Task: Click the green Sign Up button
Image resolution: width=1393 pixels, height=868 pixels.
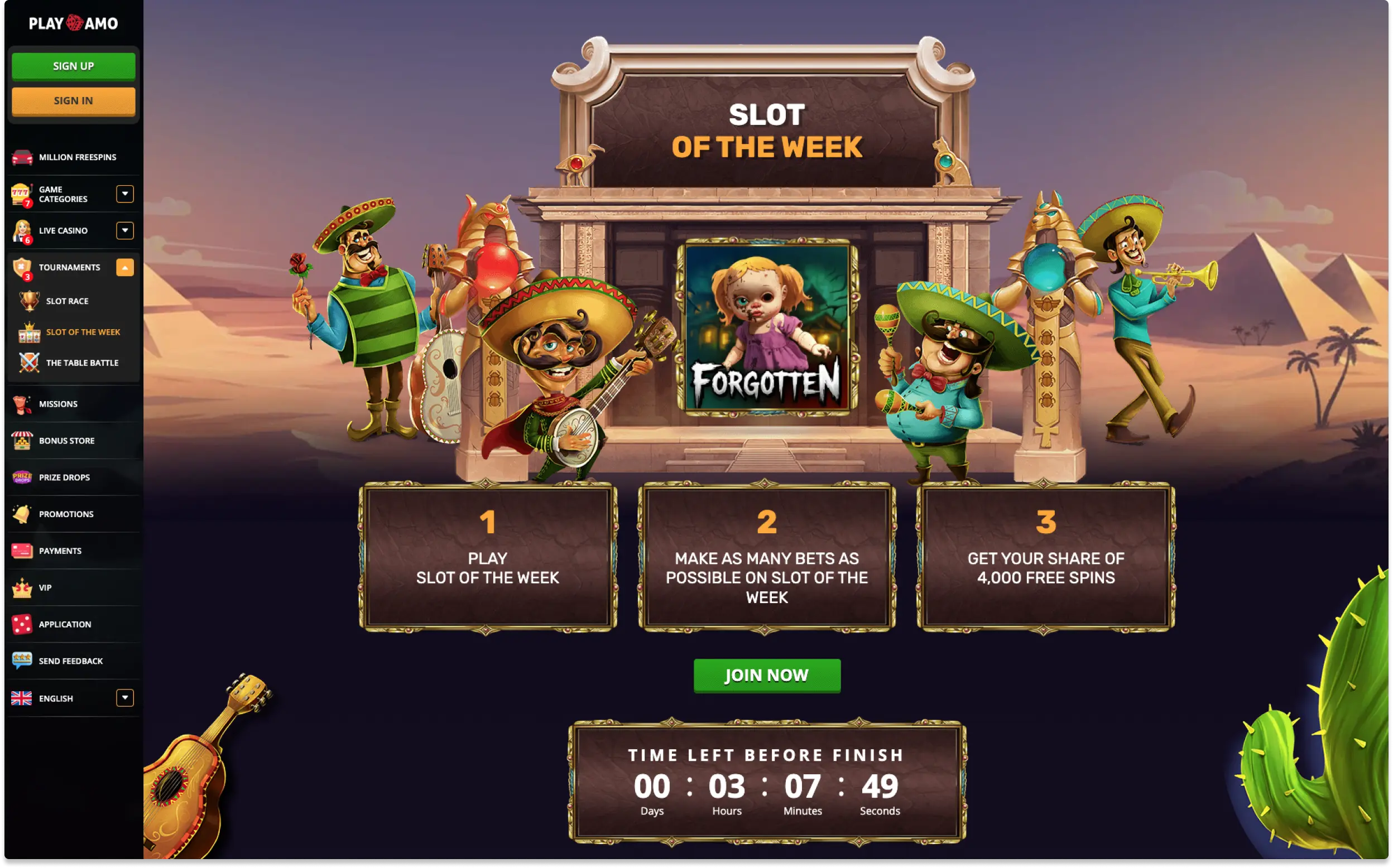Action: [x=74, y=66]
